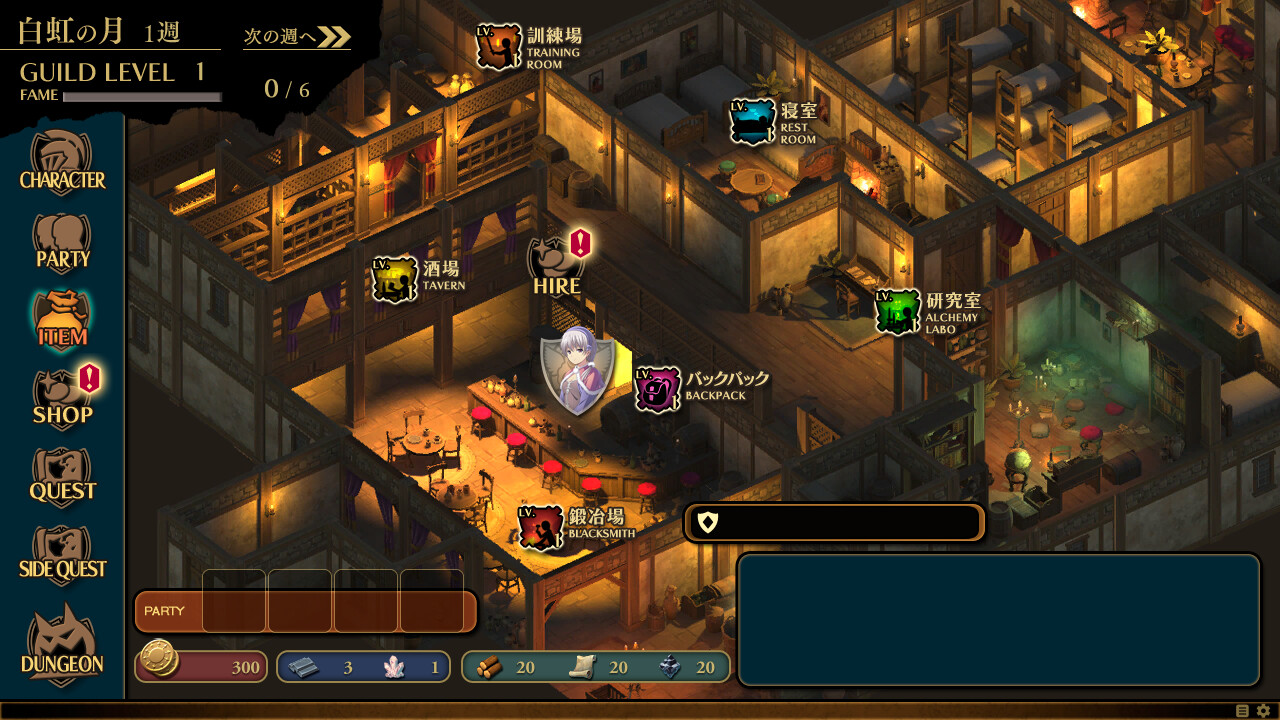
Task: Click the Hire icon
Action: 556,267
